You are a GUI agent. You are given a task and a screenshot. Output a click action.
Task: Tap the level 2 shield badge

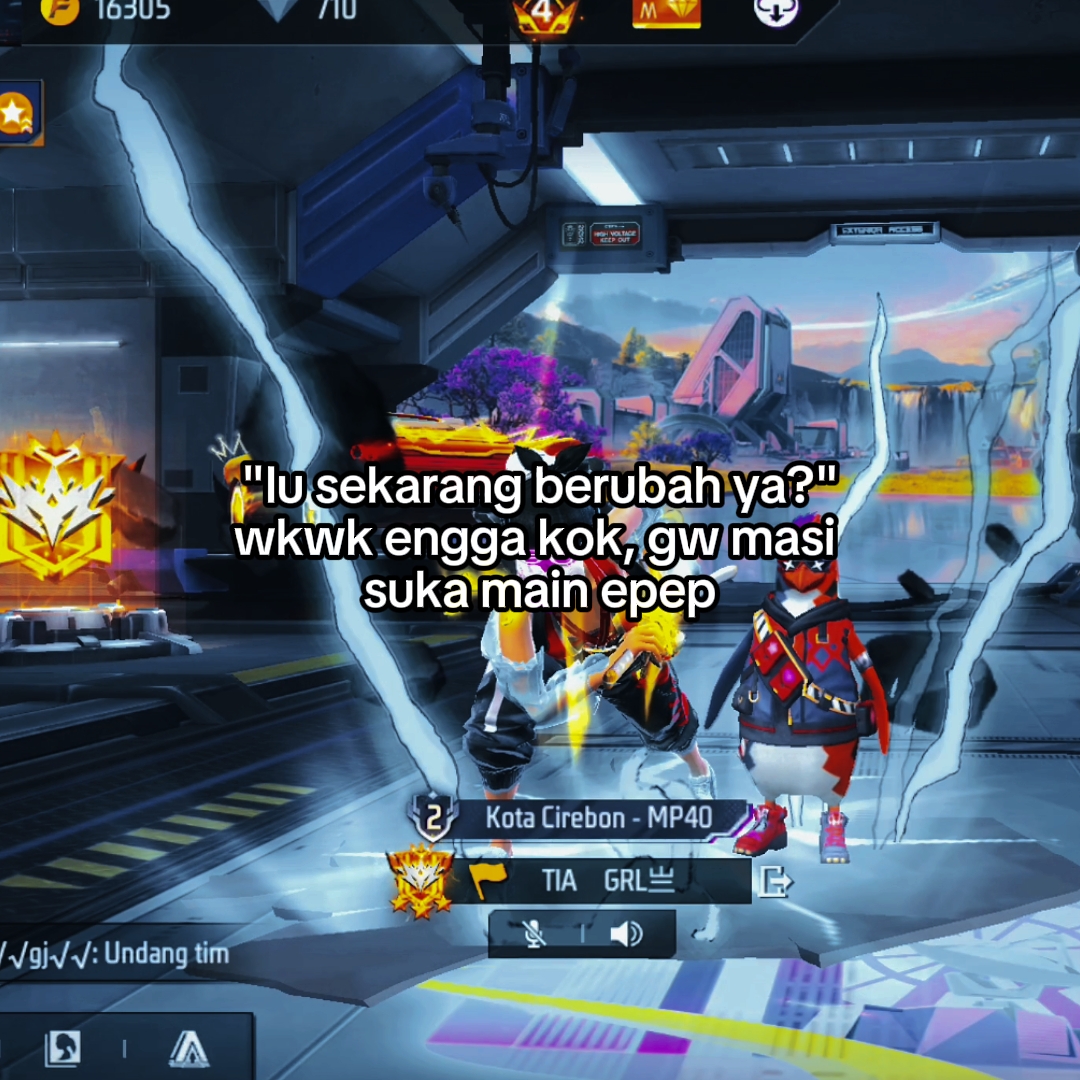coord(433,819)
